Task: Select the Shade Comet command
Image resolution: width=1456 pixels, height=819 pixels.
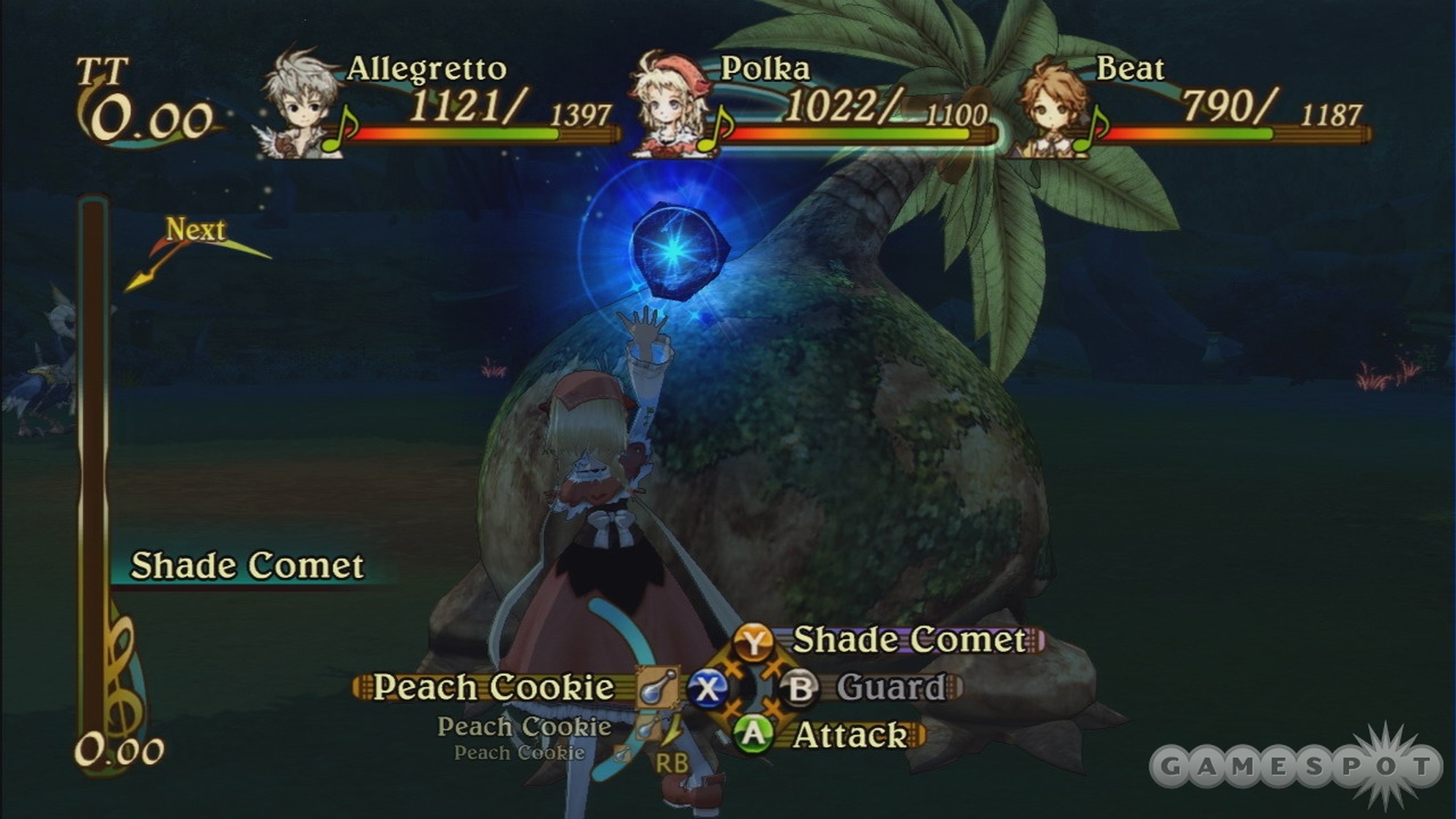Action: pos(908,640)
